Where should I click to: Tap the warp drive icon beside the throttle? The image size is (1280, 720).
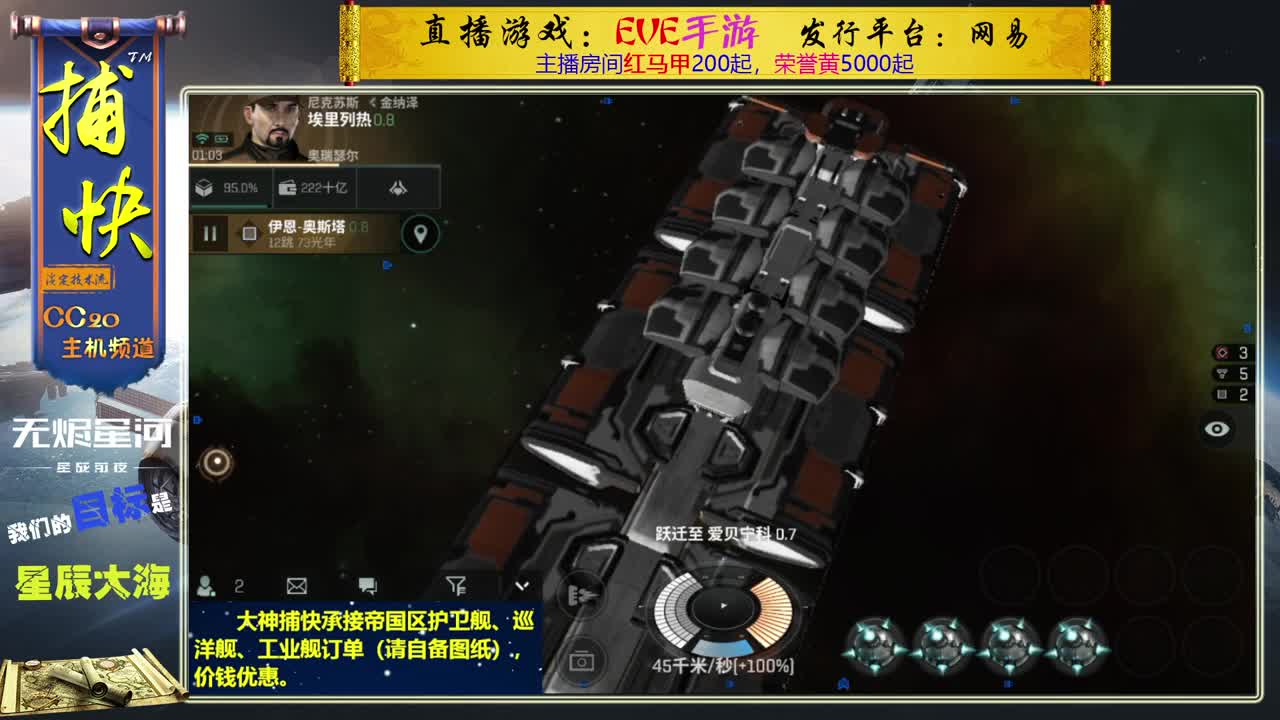(585, 595)
